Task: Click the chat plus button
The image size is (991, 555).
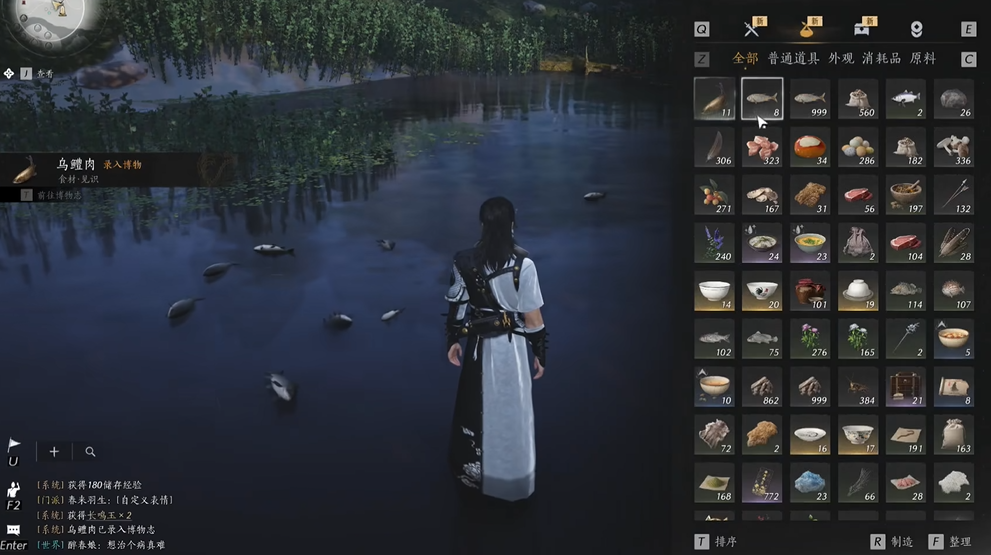Action: click(x=54, y=452)
